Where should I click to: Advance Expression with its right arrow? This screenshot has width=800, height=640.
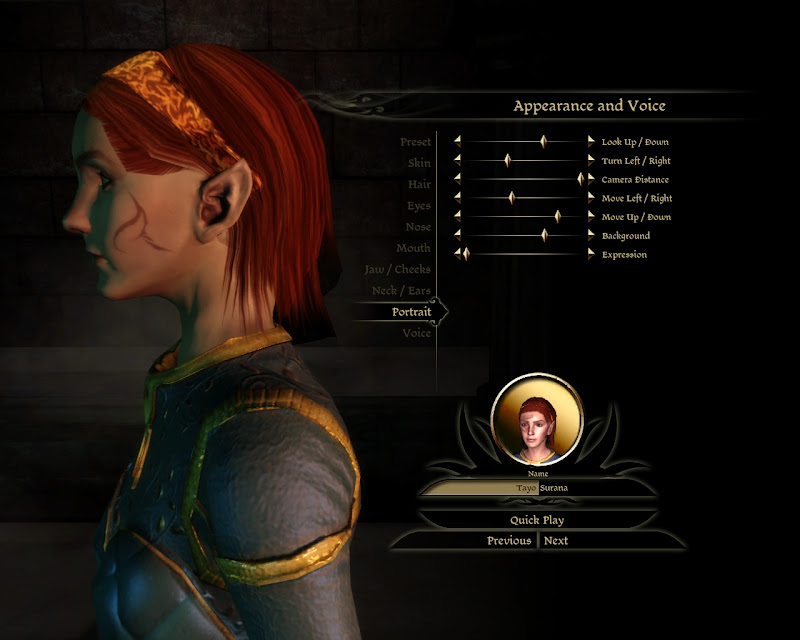point(591,255)
